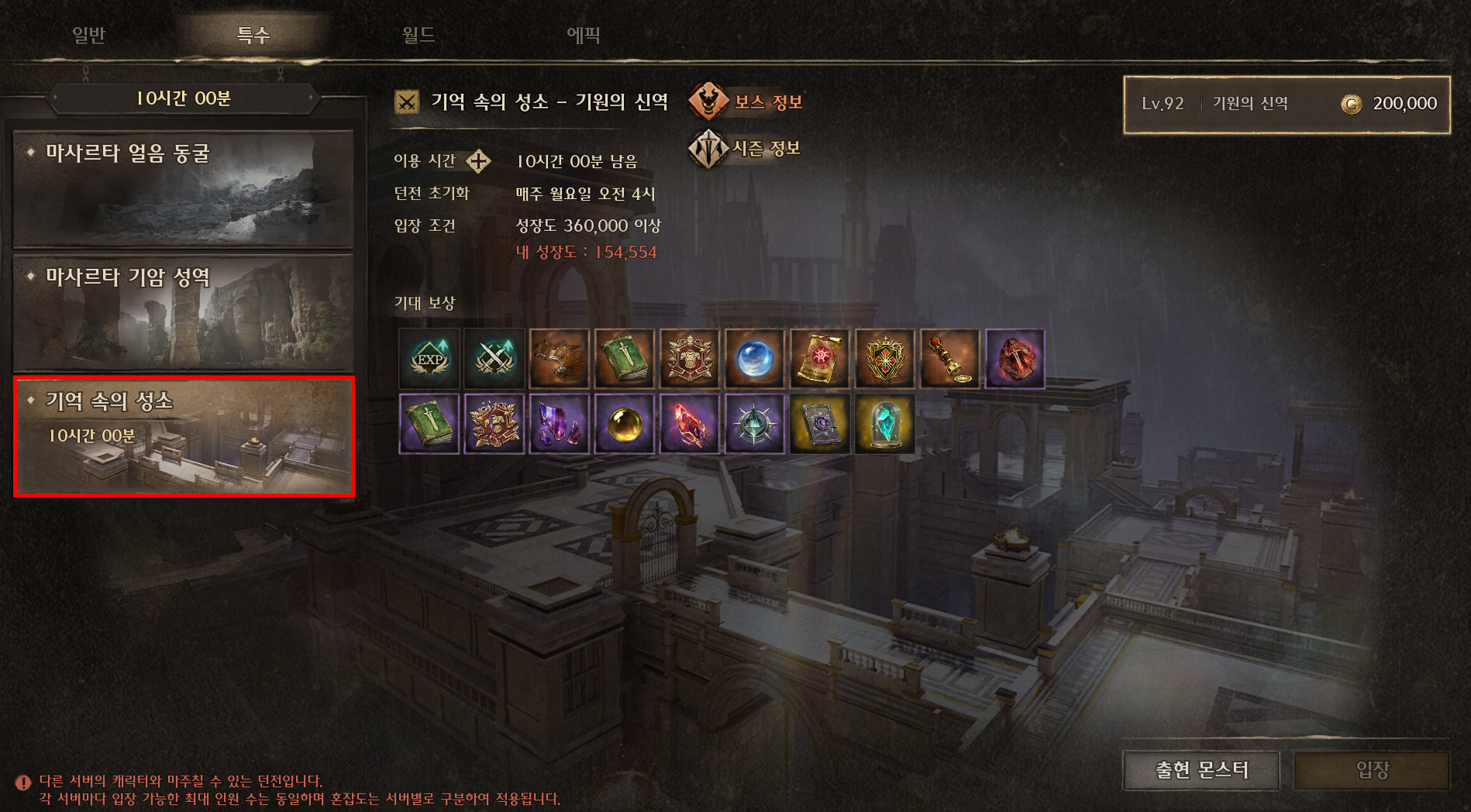1471x812 pixels.
Task: Inspect the gold orb reward
Action: pyautogui.click(x=625, y=424)
